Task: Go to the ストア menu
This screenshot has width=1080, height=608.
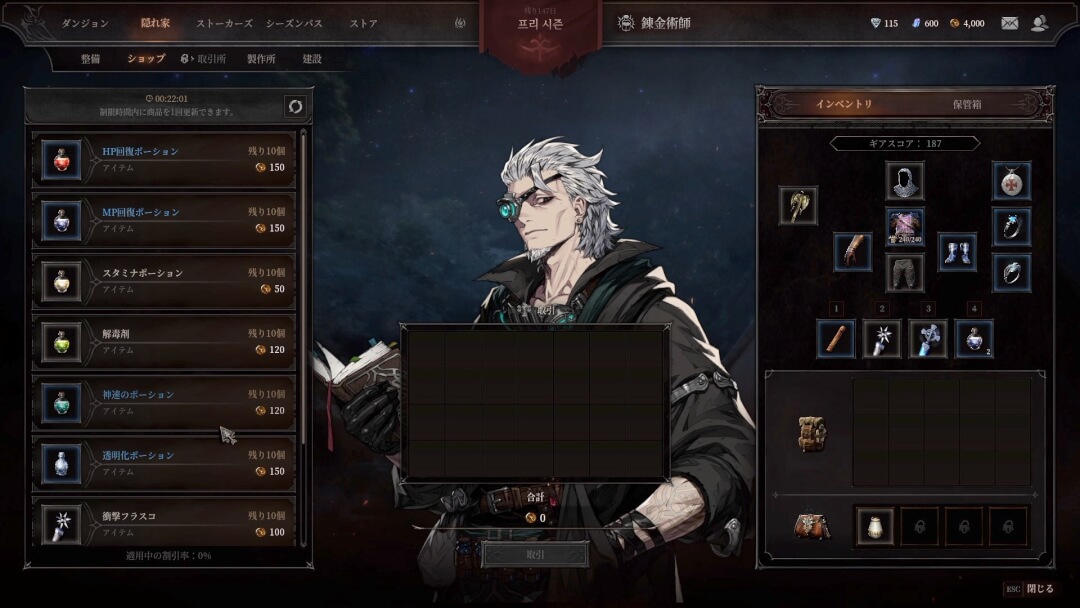Action: tap(364, 23)
